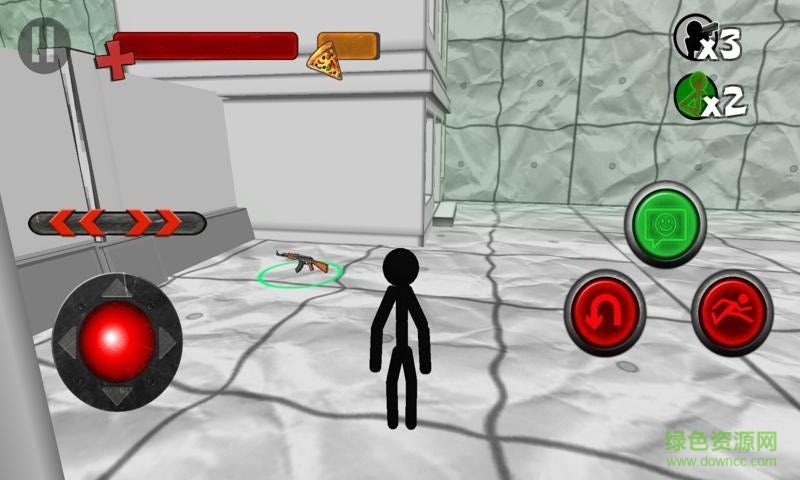This screenshot has height=480, width=800.
Task: Tap the green smiley chat button
Action: pyautogui.click(x=665, y=223)
